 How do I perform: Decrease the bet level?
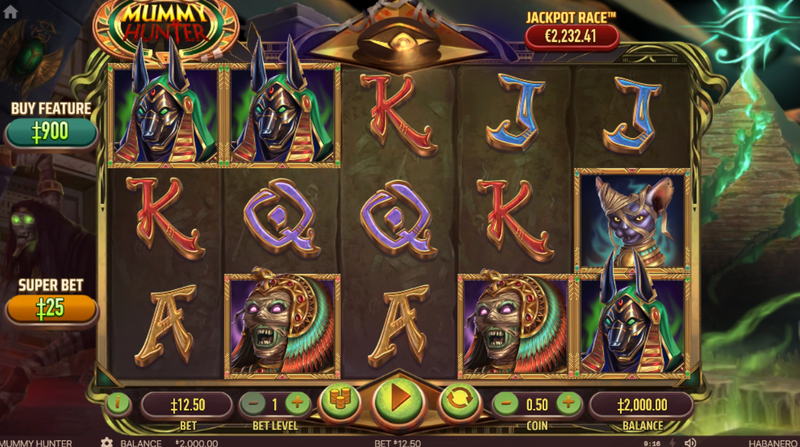(252, 403)
